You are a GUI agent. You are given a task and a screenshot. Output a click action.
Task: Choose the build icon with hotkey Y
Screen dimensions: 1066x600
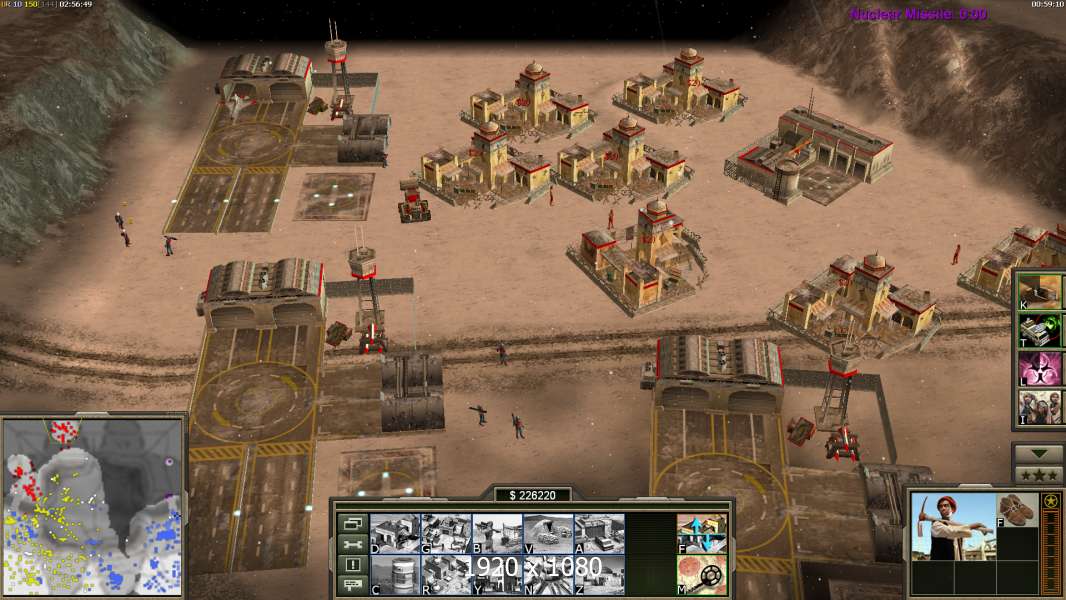point(497,574)
